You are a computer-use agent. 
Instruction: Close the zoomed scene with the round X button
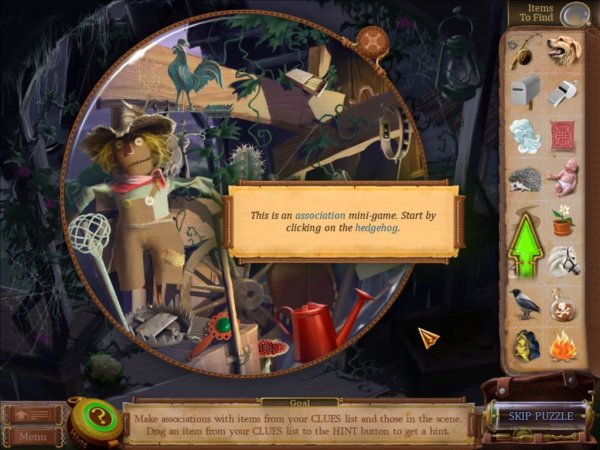(x=373, y=40)
